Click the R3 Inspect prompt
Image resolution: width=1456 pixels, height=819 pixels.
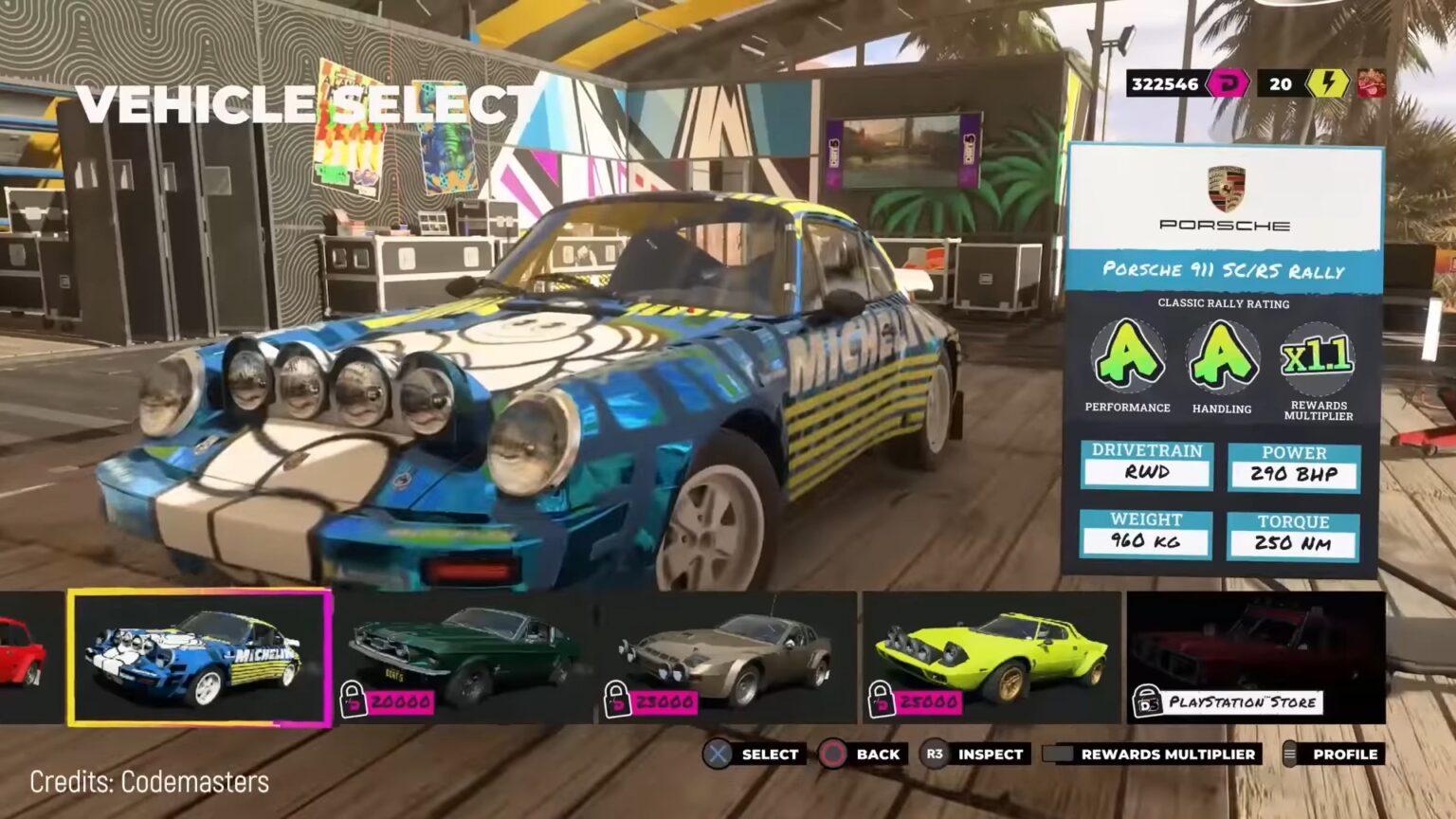[934, 755]
